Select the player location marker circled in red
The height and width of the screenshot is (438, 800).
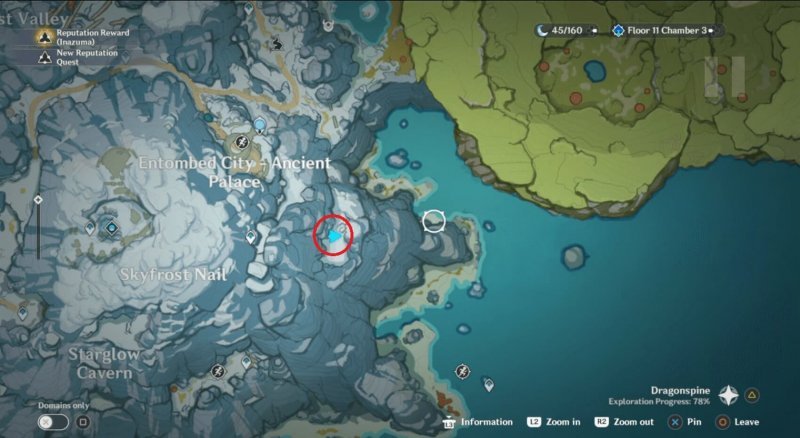334,236
